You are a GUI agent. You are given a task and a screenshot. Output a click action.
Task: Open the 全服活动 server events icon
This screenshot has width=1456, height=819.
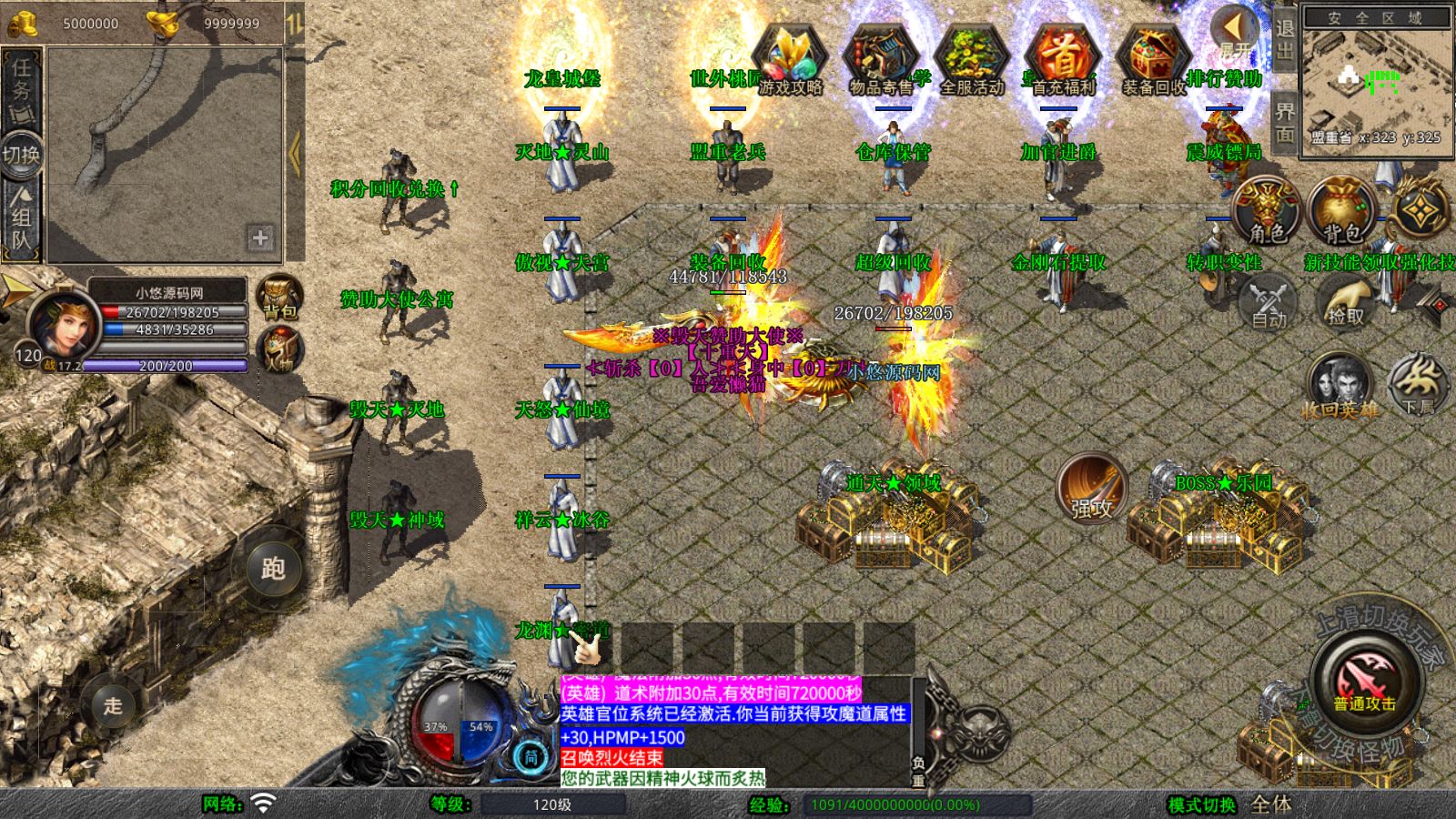[971, 60]
